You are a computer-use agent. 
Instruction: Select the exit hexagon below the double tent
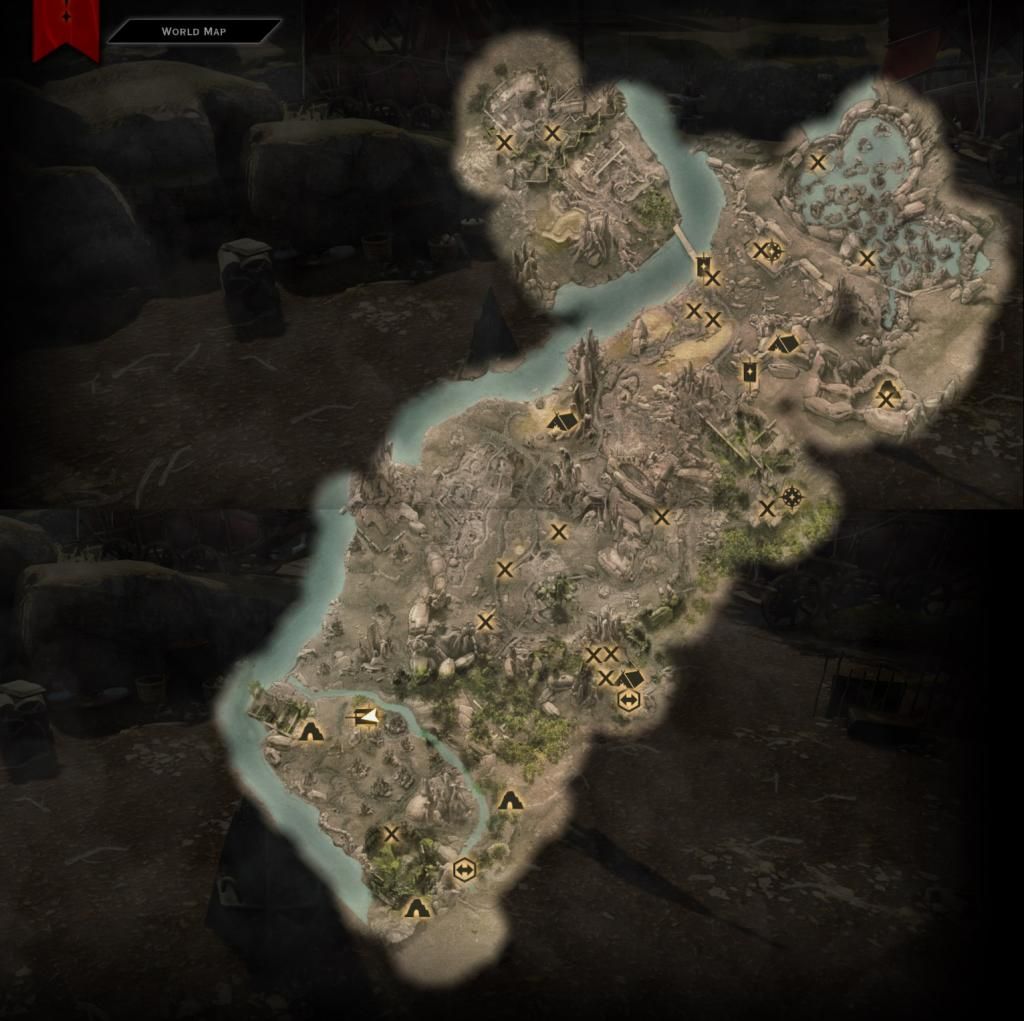pos(629,701)
